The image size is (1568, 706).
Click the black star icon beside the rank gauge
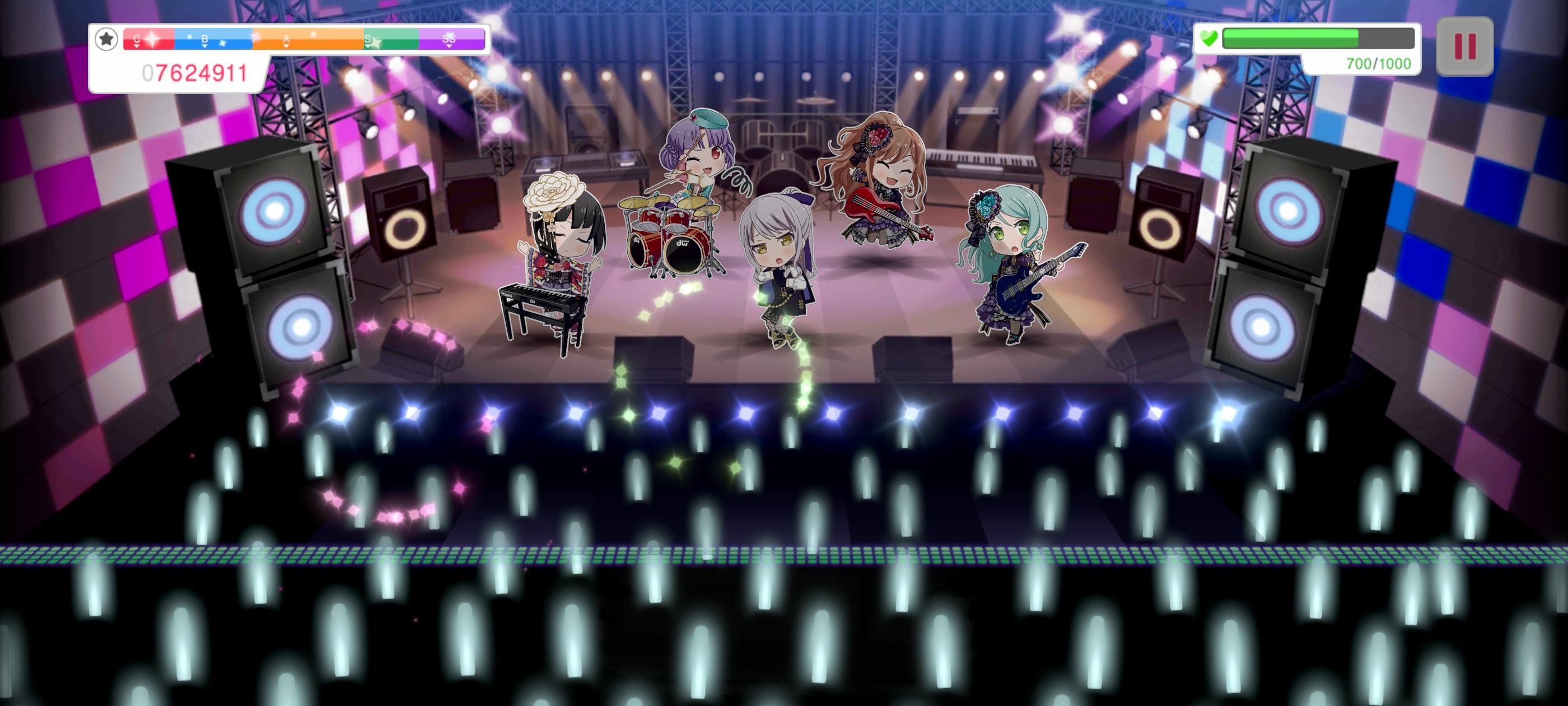107,40
